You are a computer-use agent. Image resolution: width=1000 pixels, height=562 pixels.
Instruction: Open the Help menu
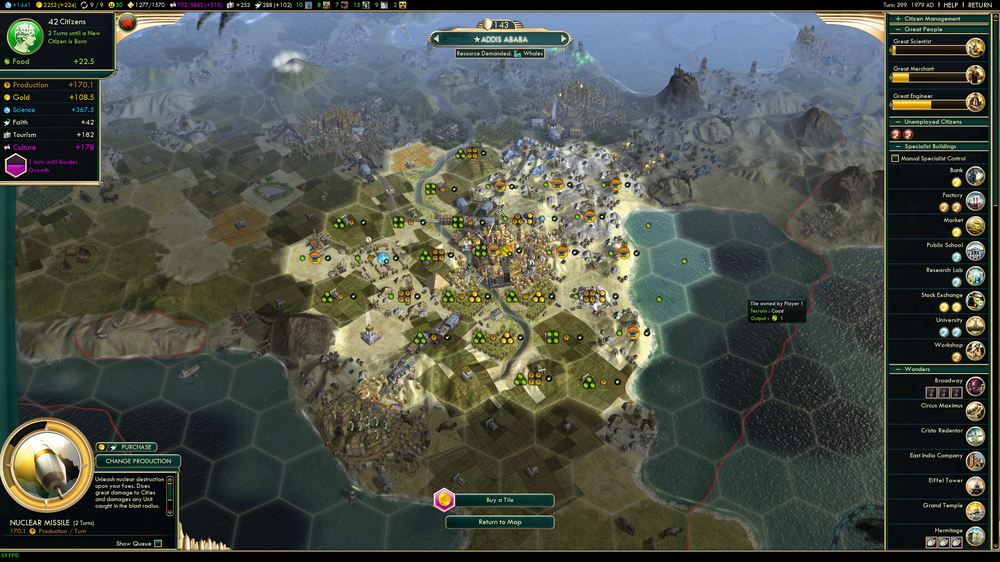[951, 5]
